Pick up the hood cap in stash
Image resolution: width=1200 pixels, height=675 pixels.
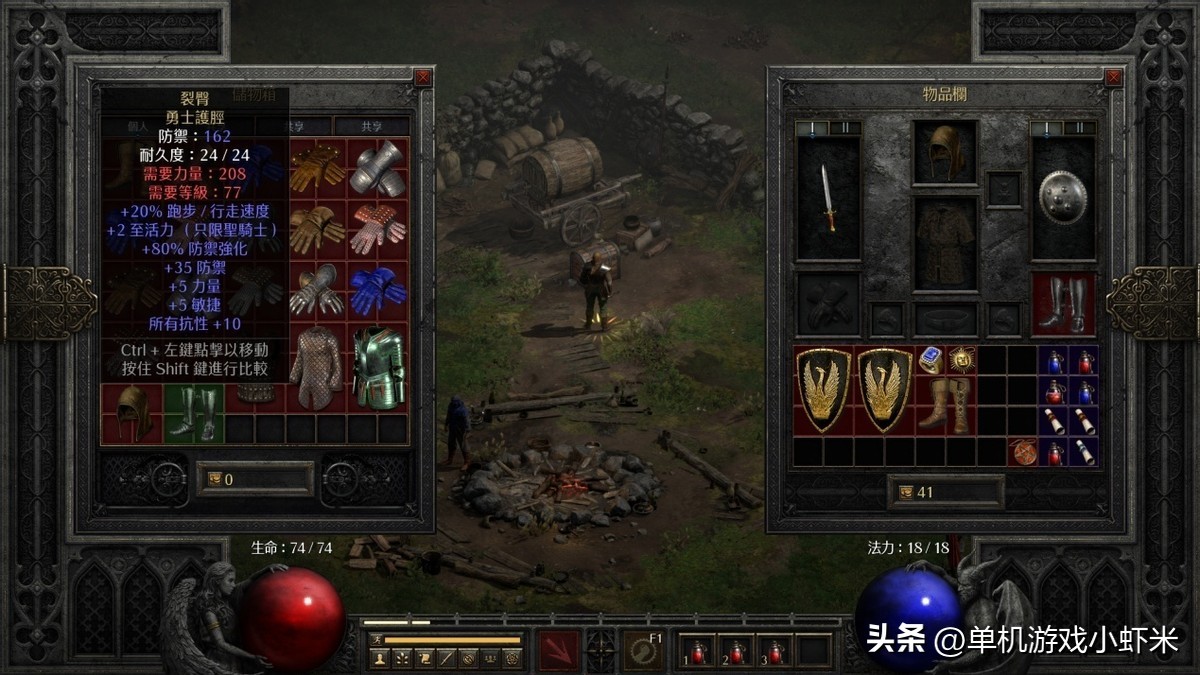(x=131, y=414)
